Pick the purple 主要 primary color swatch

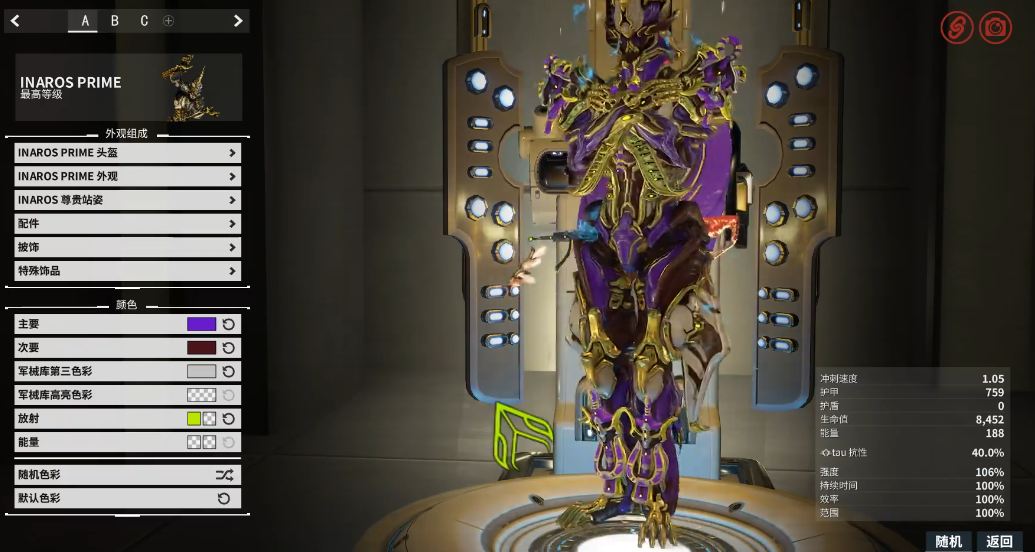[x=201, y=324]
